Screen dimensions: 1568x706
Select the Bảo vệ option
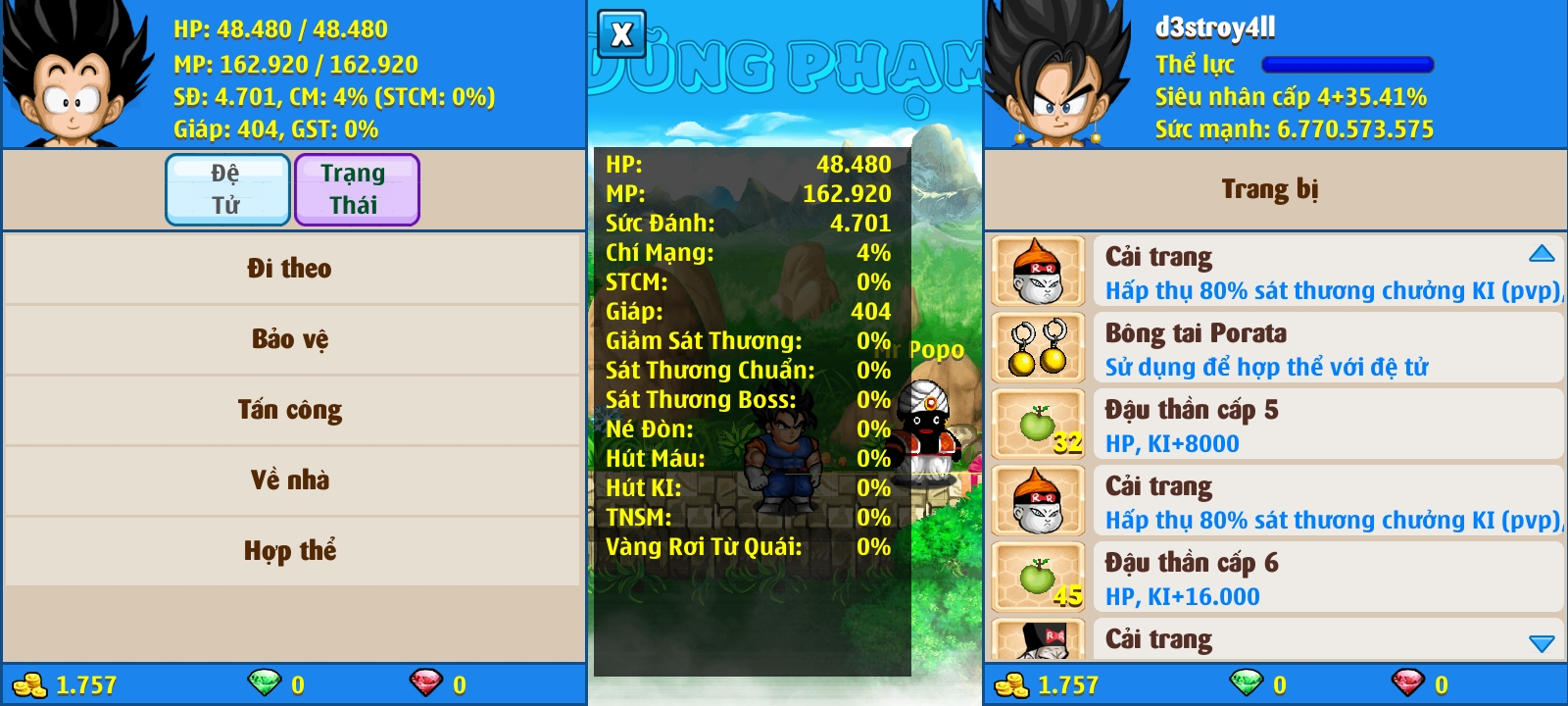290,339
